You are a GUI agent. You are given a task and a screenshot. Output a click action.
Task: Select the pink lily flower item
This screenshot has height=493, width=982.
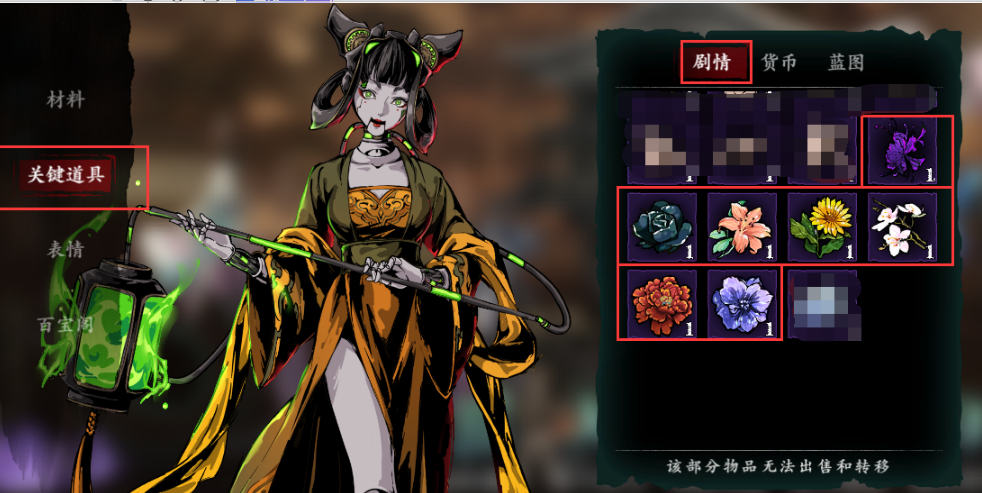click(741, 226)
